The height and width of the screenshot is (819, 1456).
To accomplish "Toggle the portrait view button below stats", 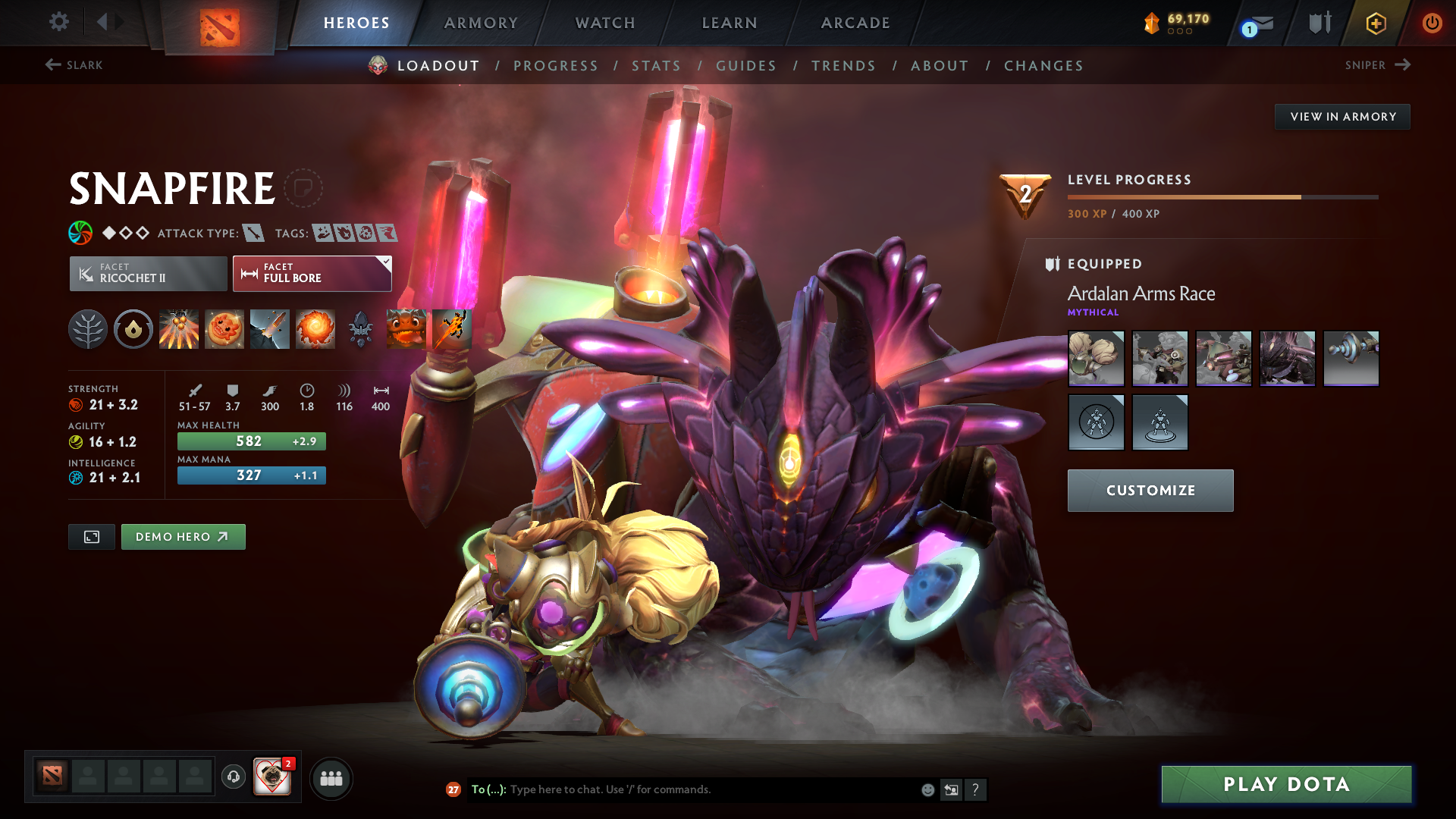I will [91, 536].
